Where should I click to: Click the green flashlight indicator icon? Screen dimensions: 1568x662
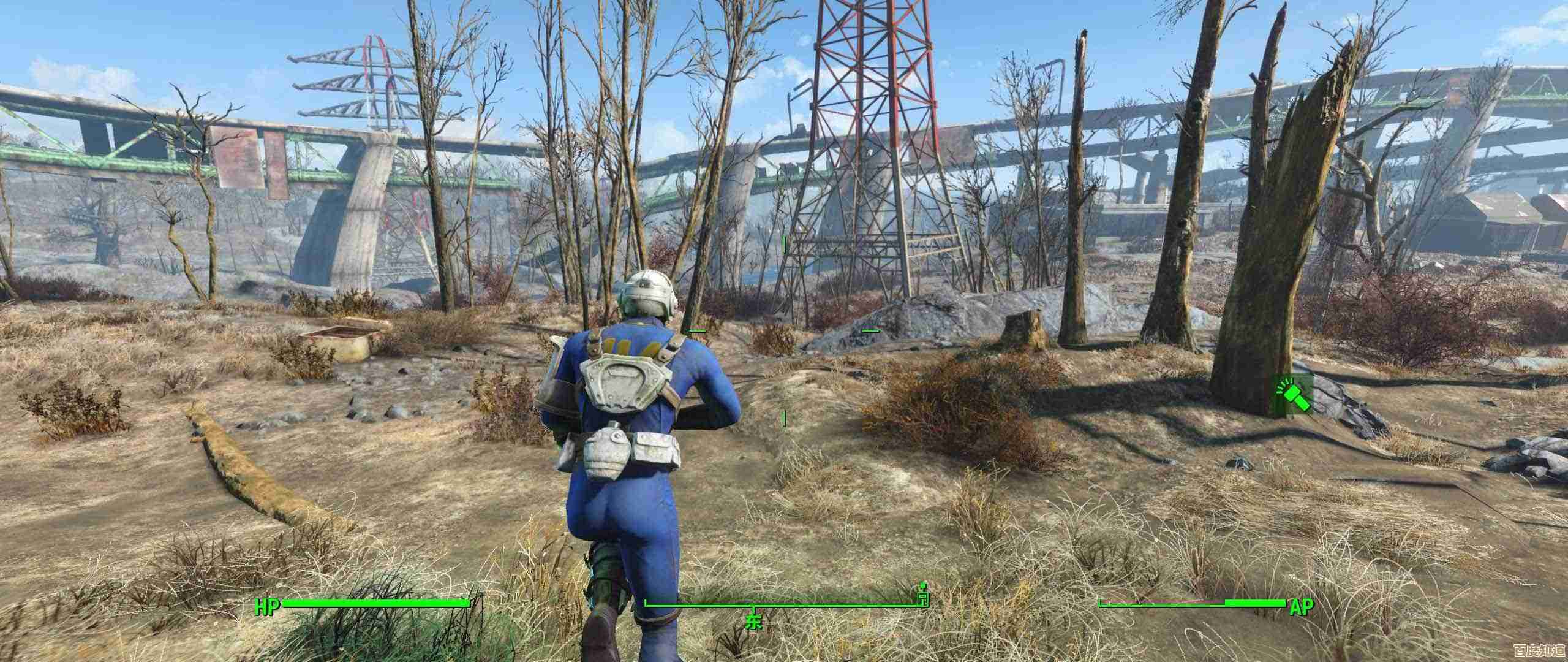coord(1293,395)
